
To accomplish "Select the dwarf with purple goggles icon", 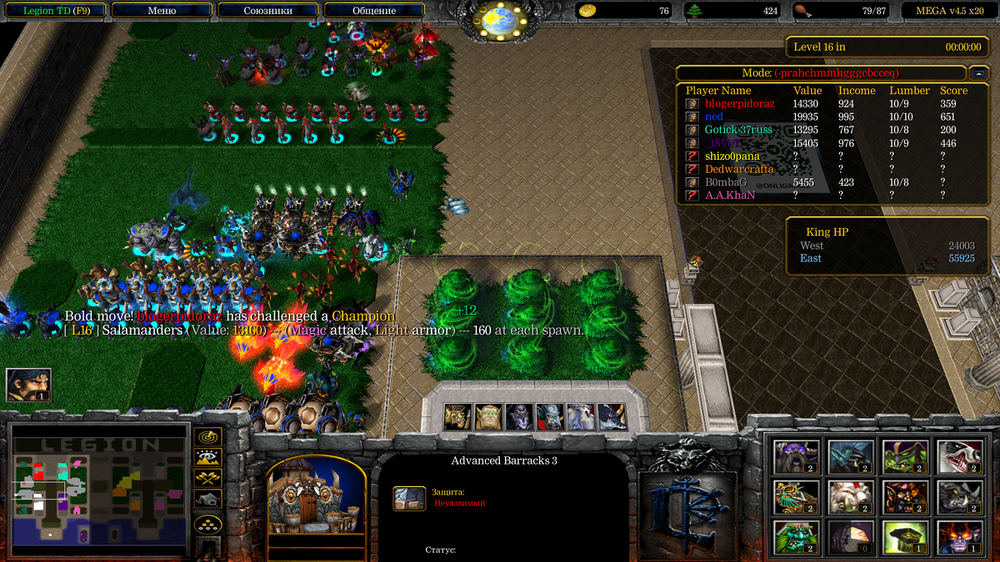I will [x=797, y=457].
